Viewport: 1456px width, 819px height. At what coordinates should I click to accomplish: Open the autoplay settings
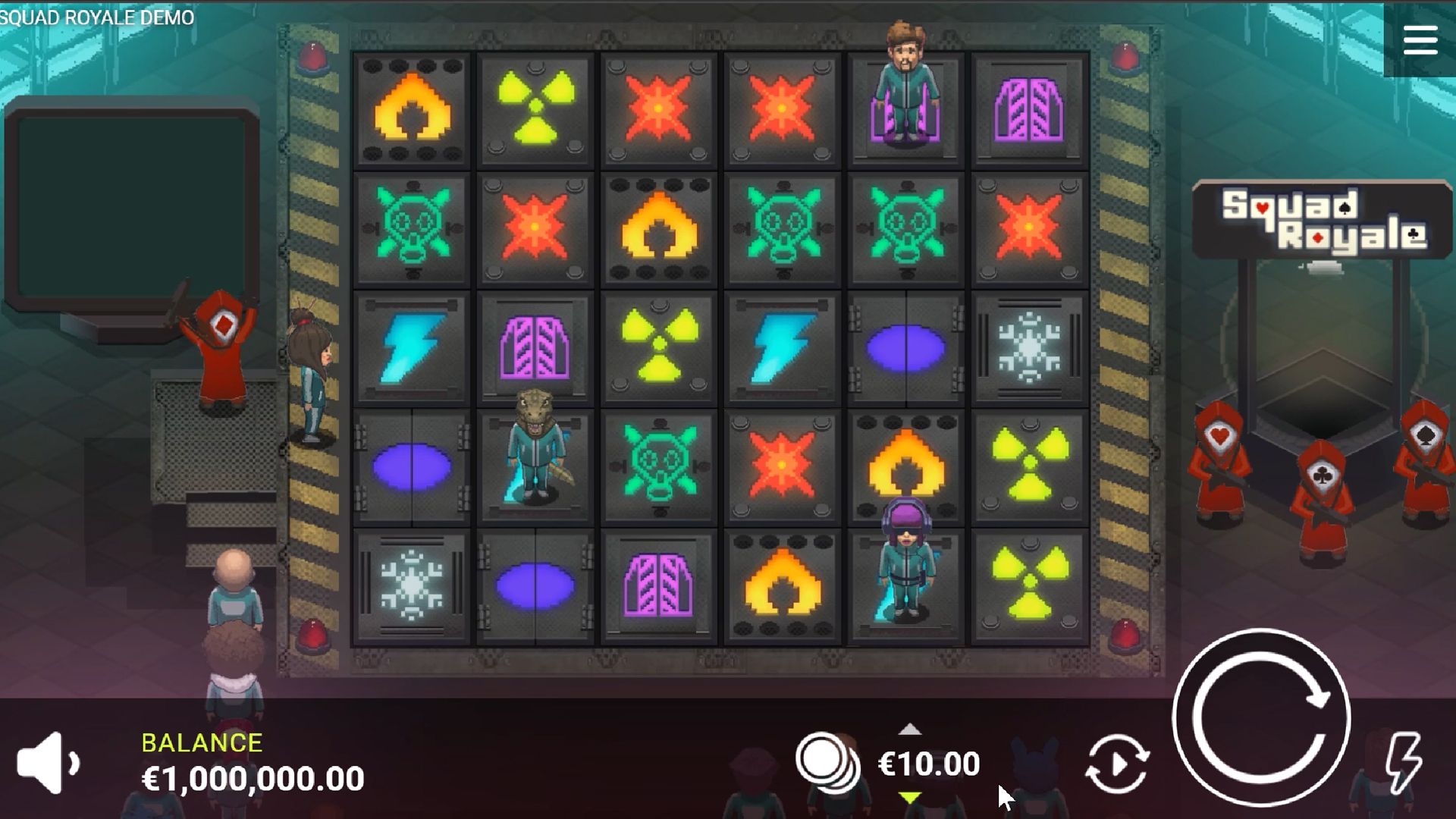coord(1116,764)
